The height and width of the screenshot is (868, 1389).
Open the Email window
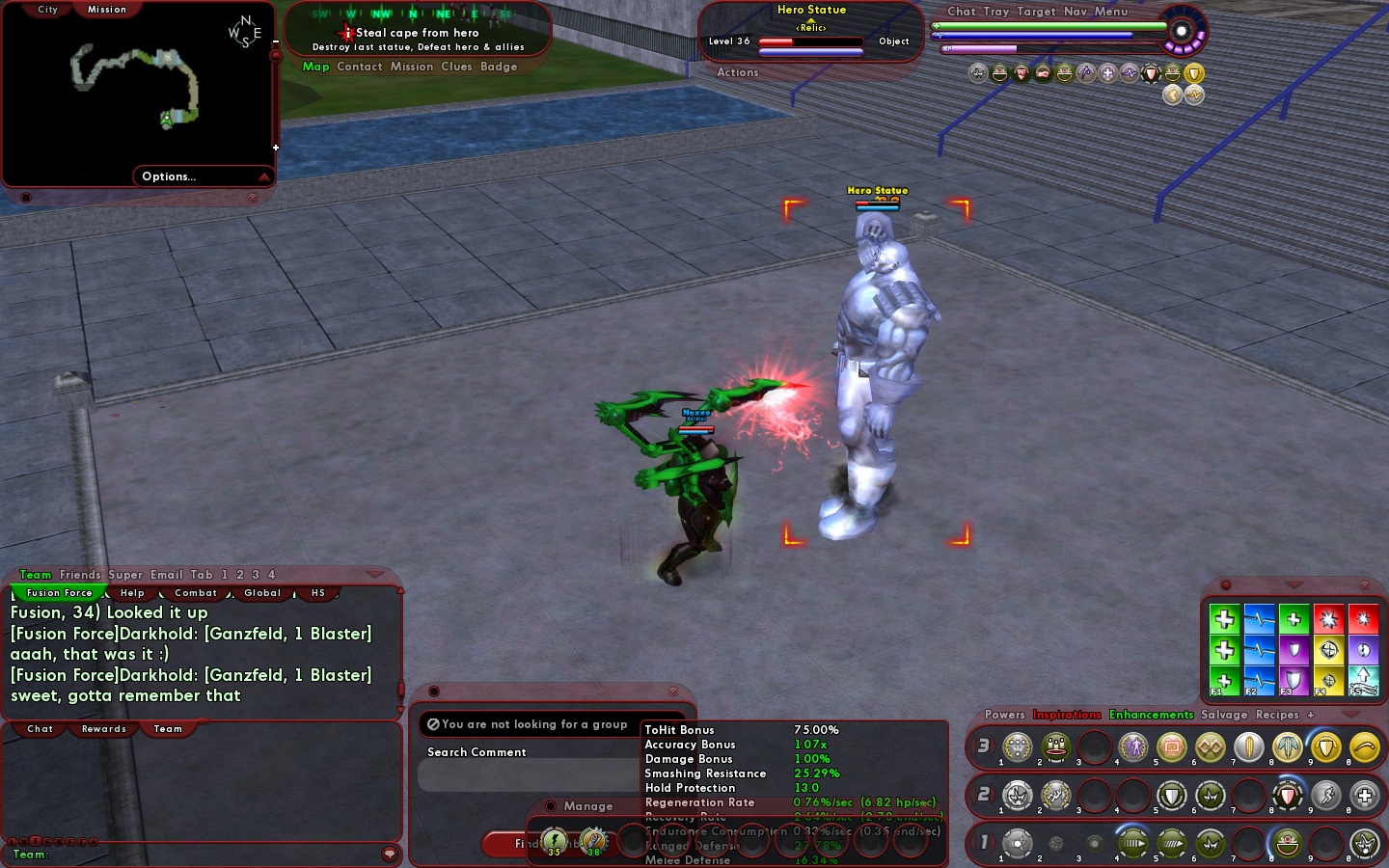pos(166,575)
